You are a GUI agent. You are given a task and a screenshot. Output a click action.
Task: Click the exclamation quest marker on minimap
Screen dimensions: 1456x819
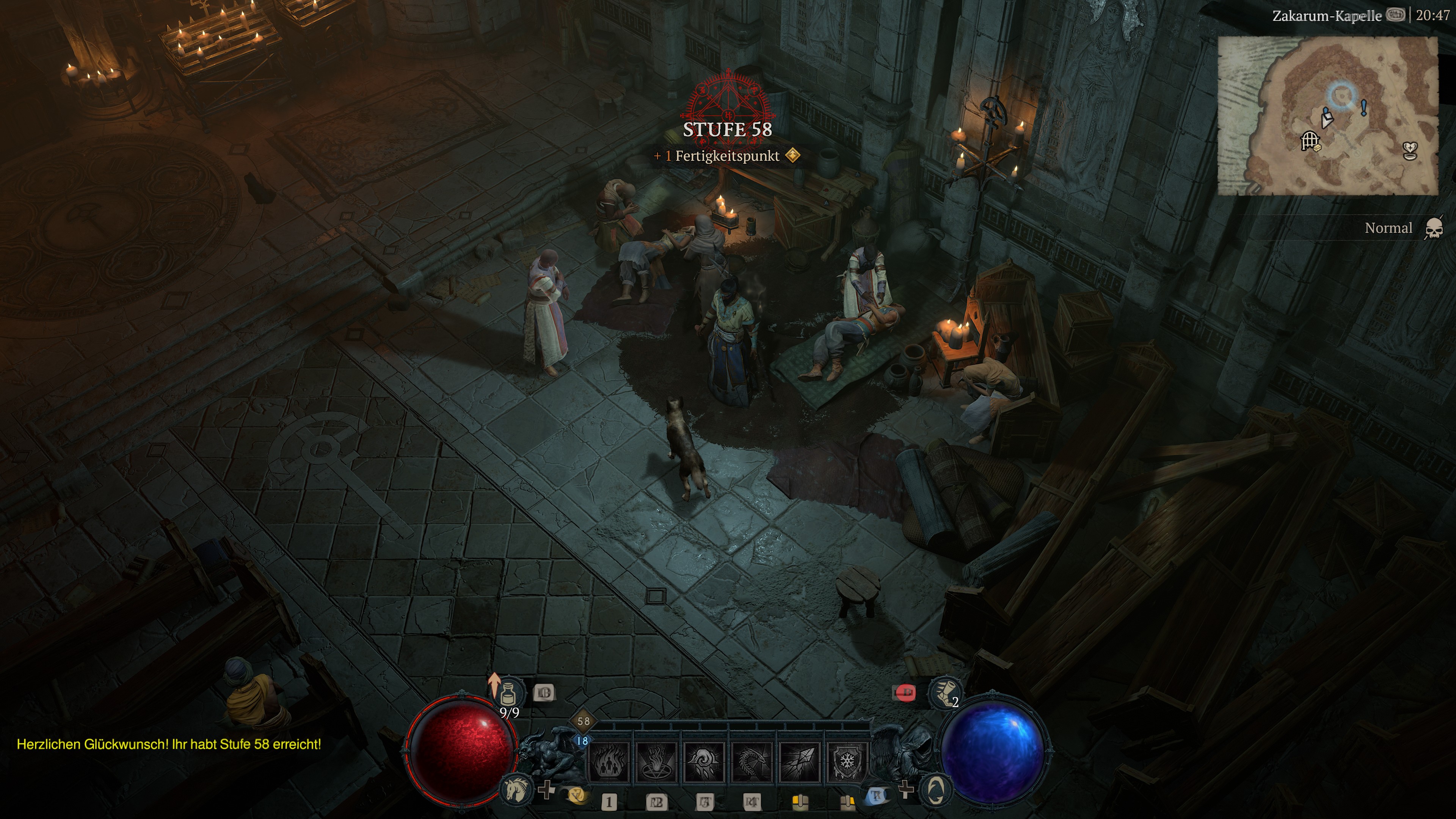tap(1363, 108)
